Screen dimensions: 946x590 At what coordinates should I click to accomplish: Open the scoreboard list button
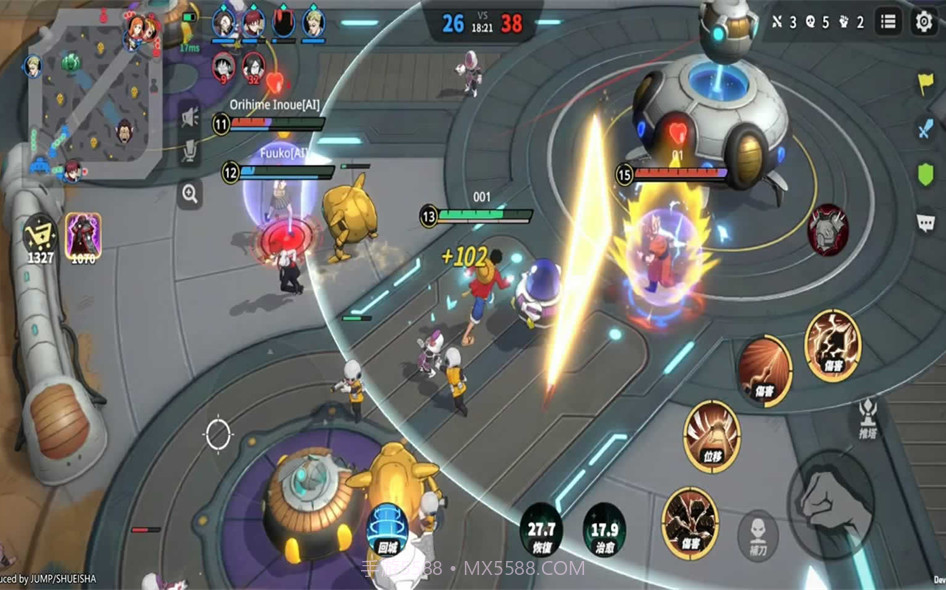point(888,22)
